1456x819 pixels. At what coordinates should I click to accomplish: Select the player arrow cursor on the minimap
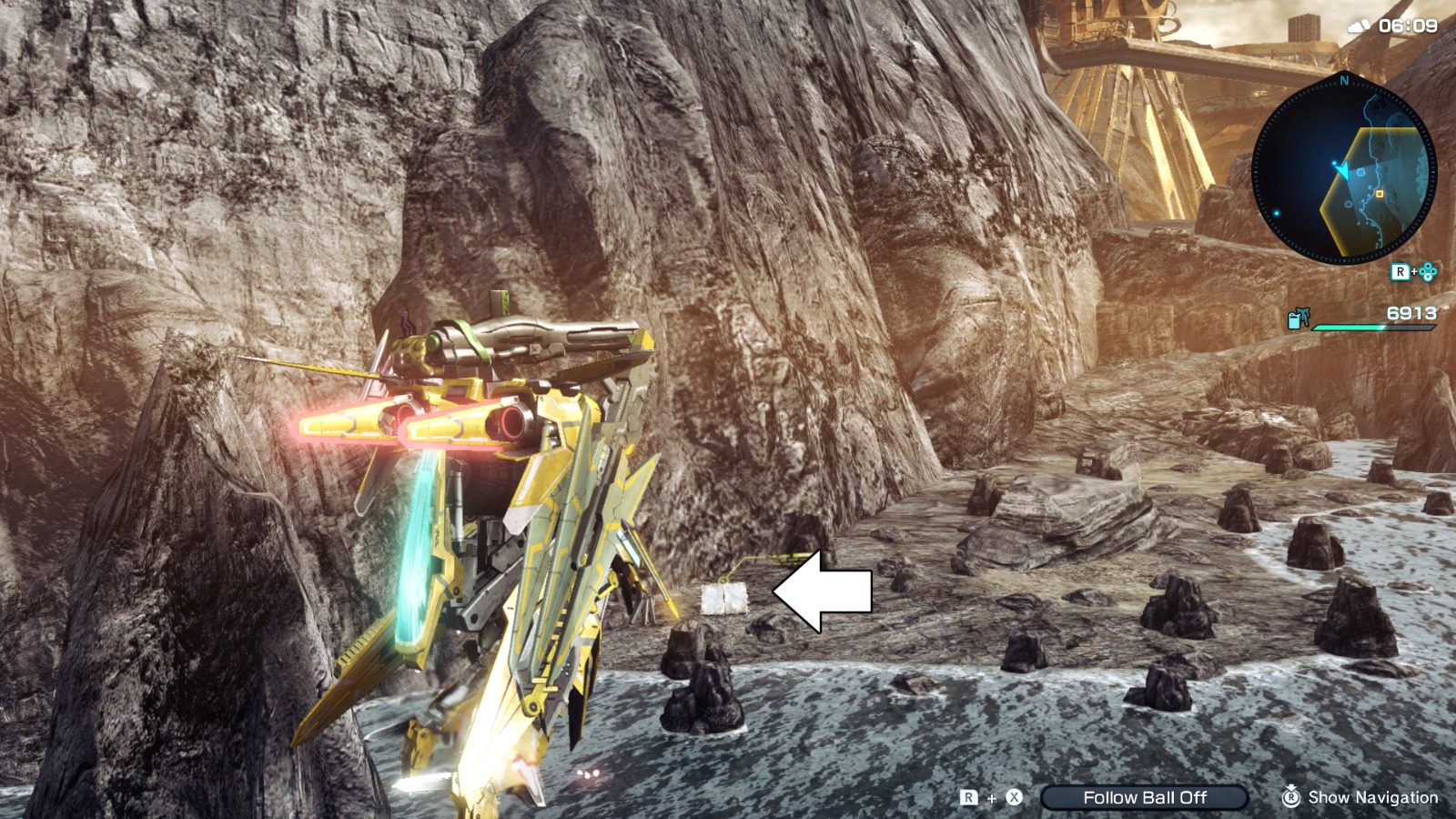click(x=1343, y=169)
